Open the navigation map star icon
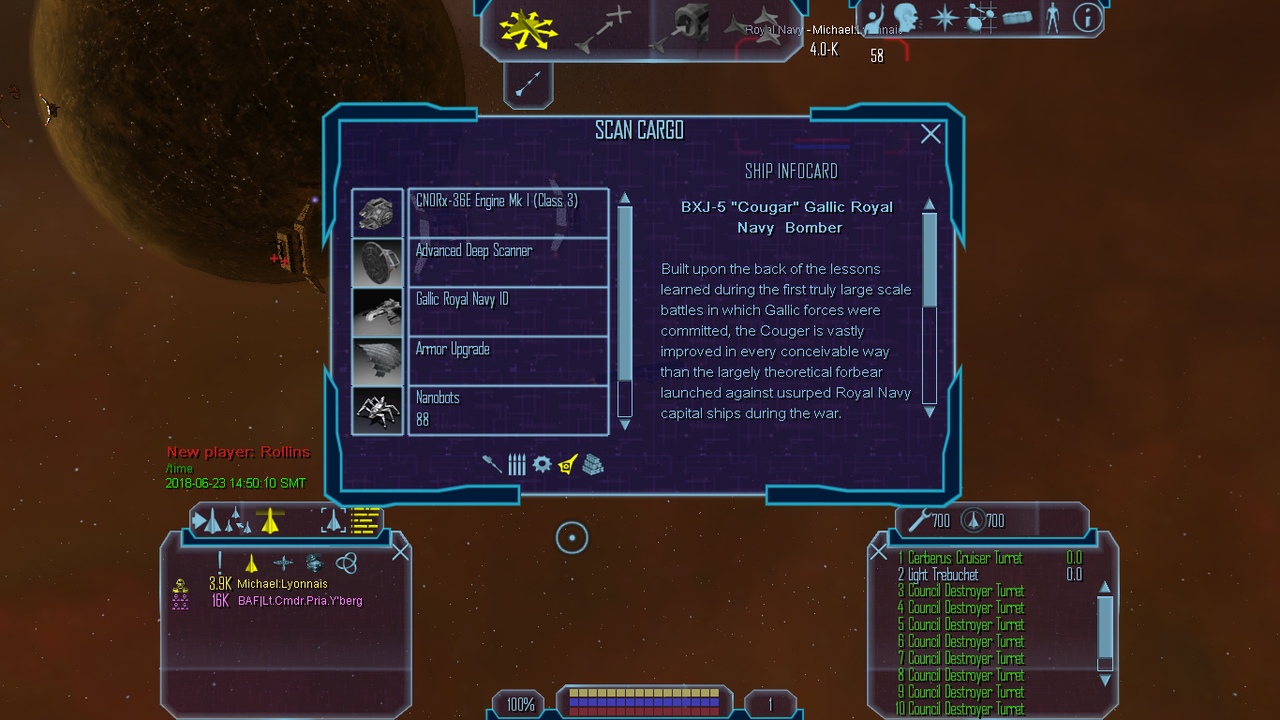The image size is (1280, 720). pyautogui.click(x=944, y=17)
